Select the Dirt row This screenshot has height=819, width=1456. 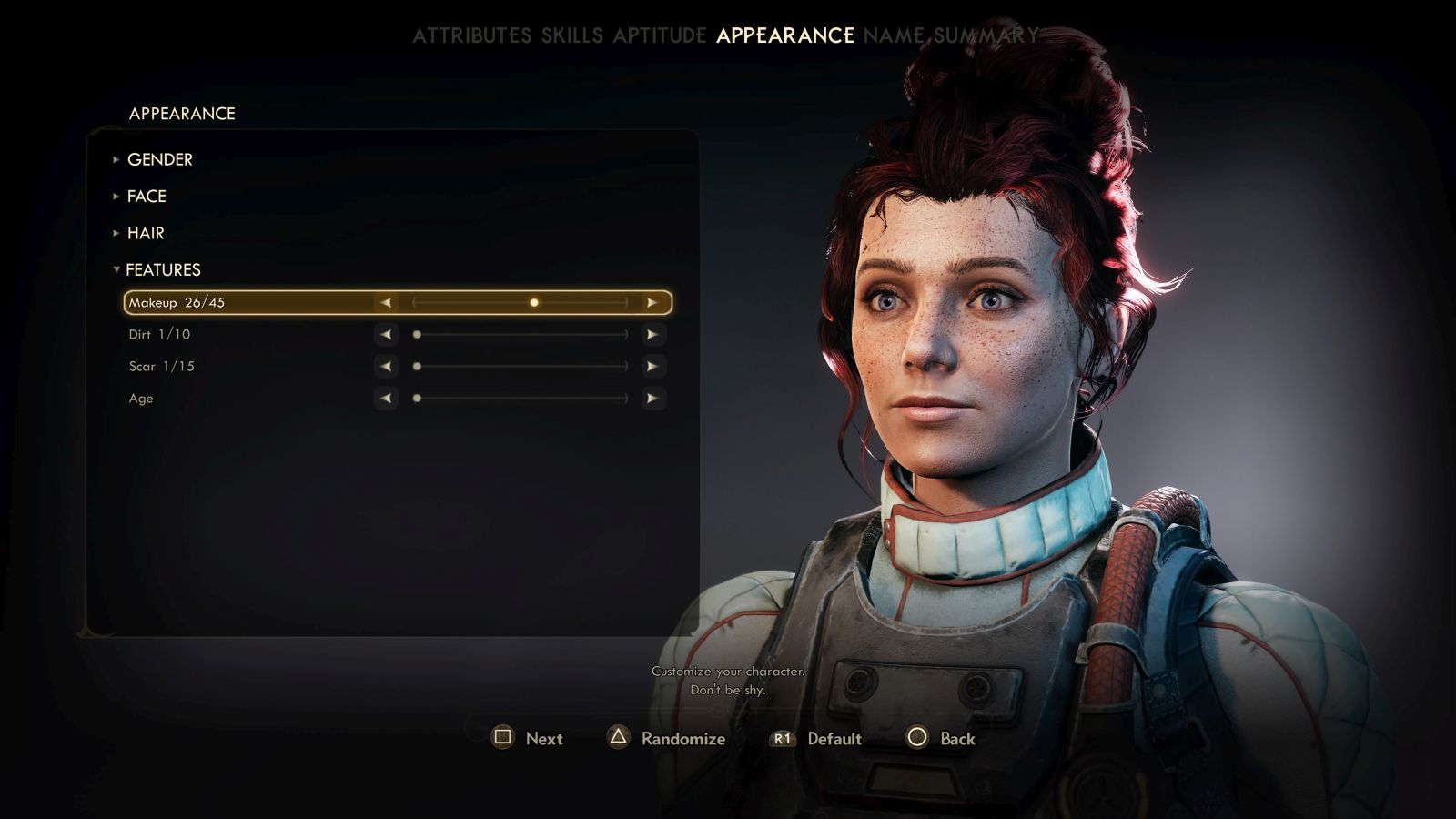[x=160, y=334]
